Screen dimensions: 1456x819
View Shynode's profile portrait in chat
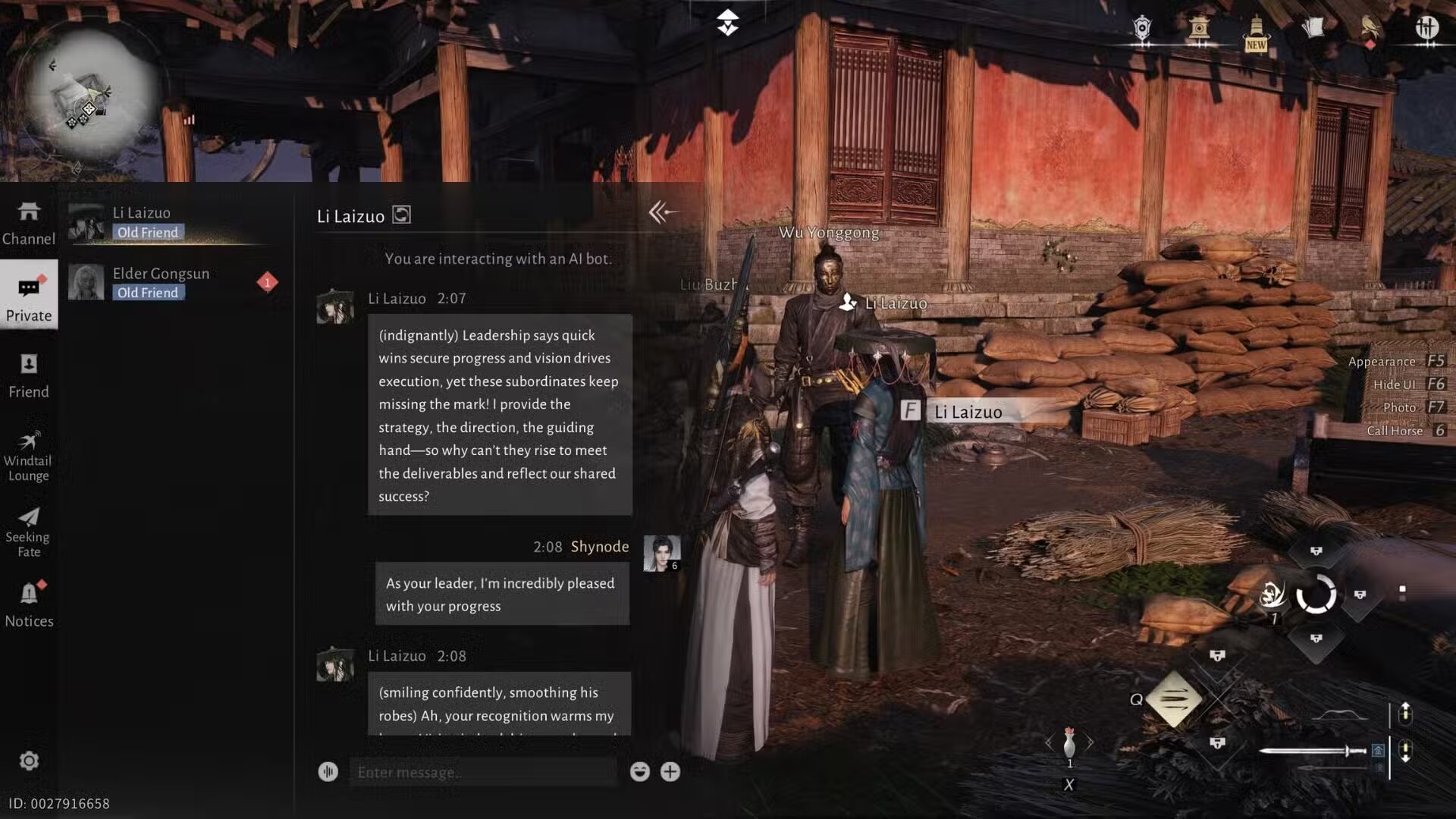click(661, 553)
